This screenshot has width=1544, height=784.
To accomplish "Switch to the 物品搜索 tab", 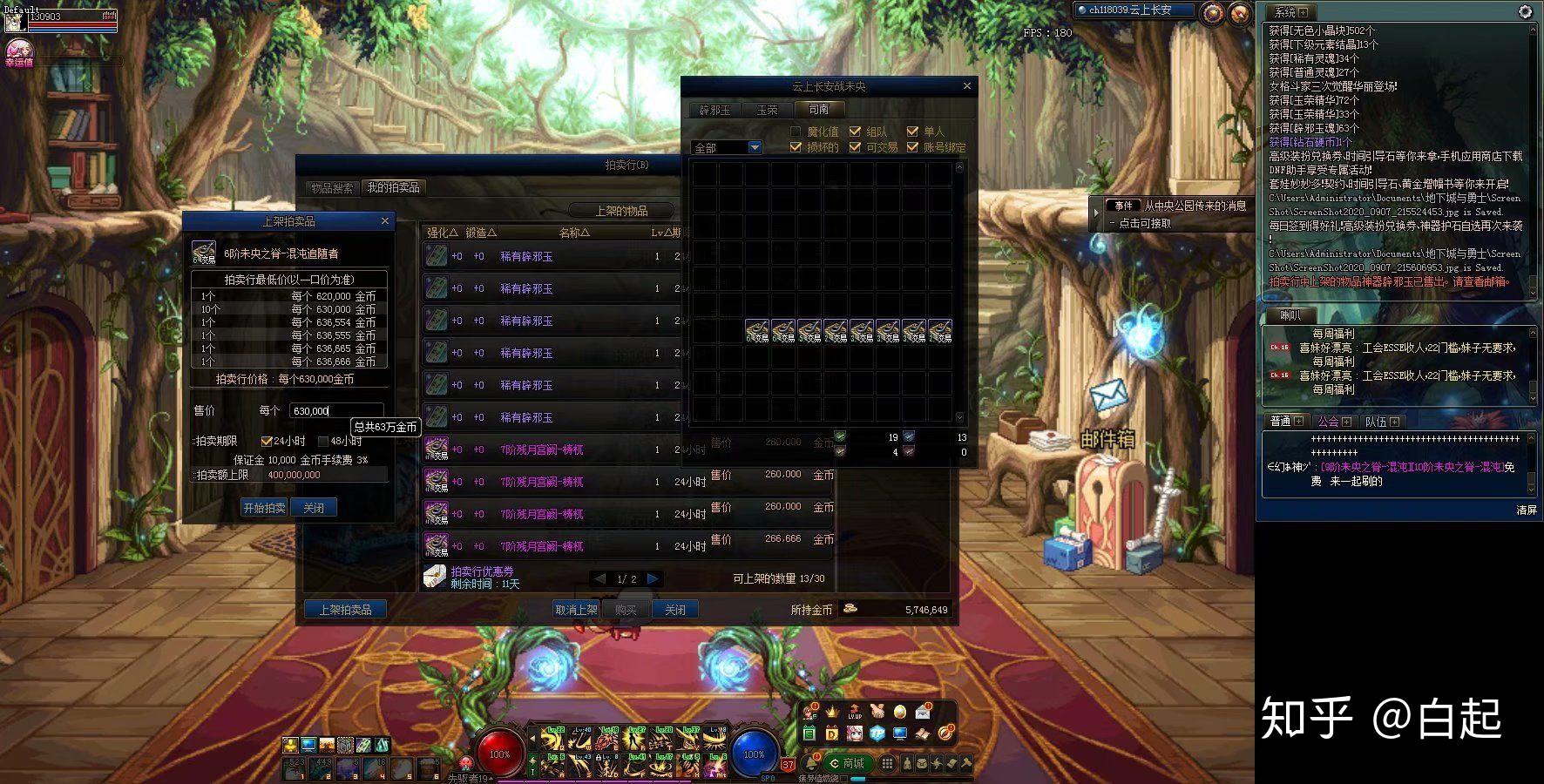I will (332, 188).
